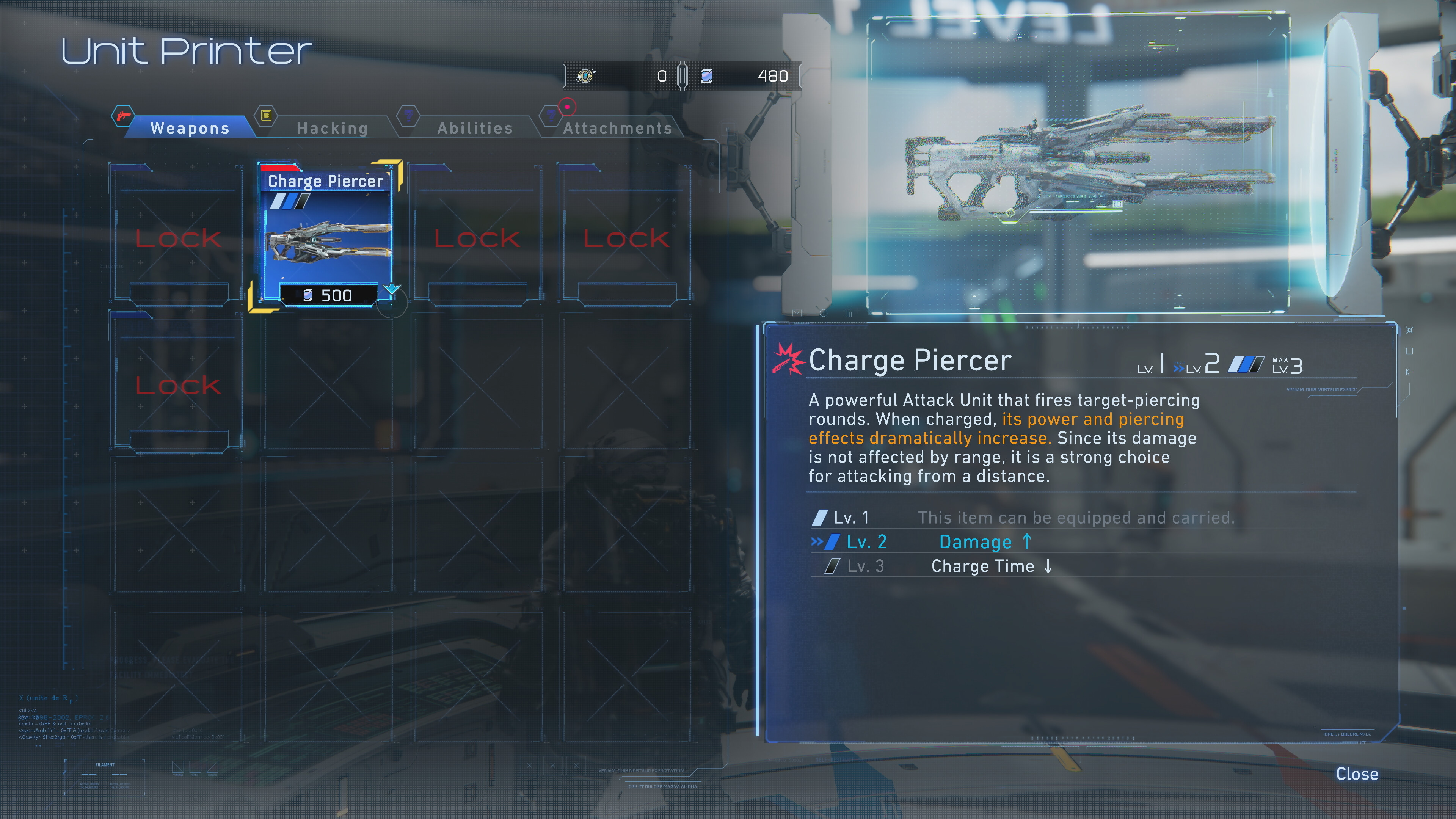
Task: Switch to the Weapons tab
Action: pos(189,128)
